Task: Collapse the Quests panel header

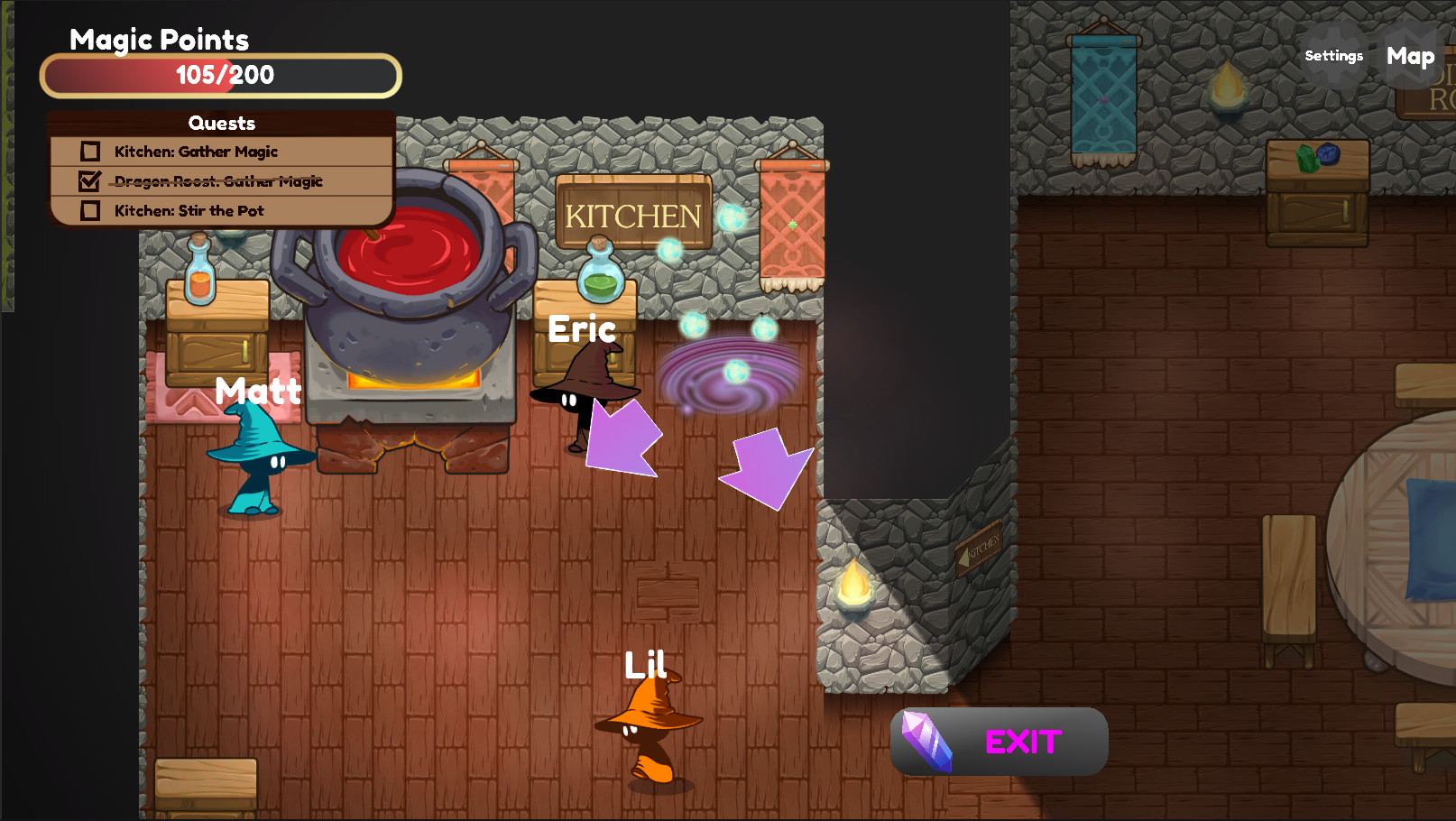Action: pyautogui.click(x=221, y=123)
